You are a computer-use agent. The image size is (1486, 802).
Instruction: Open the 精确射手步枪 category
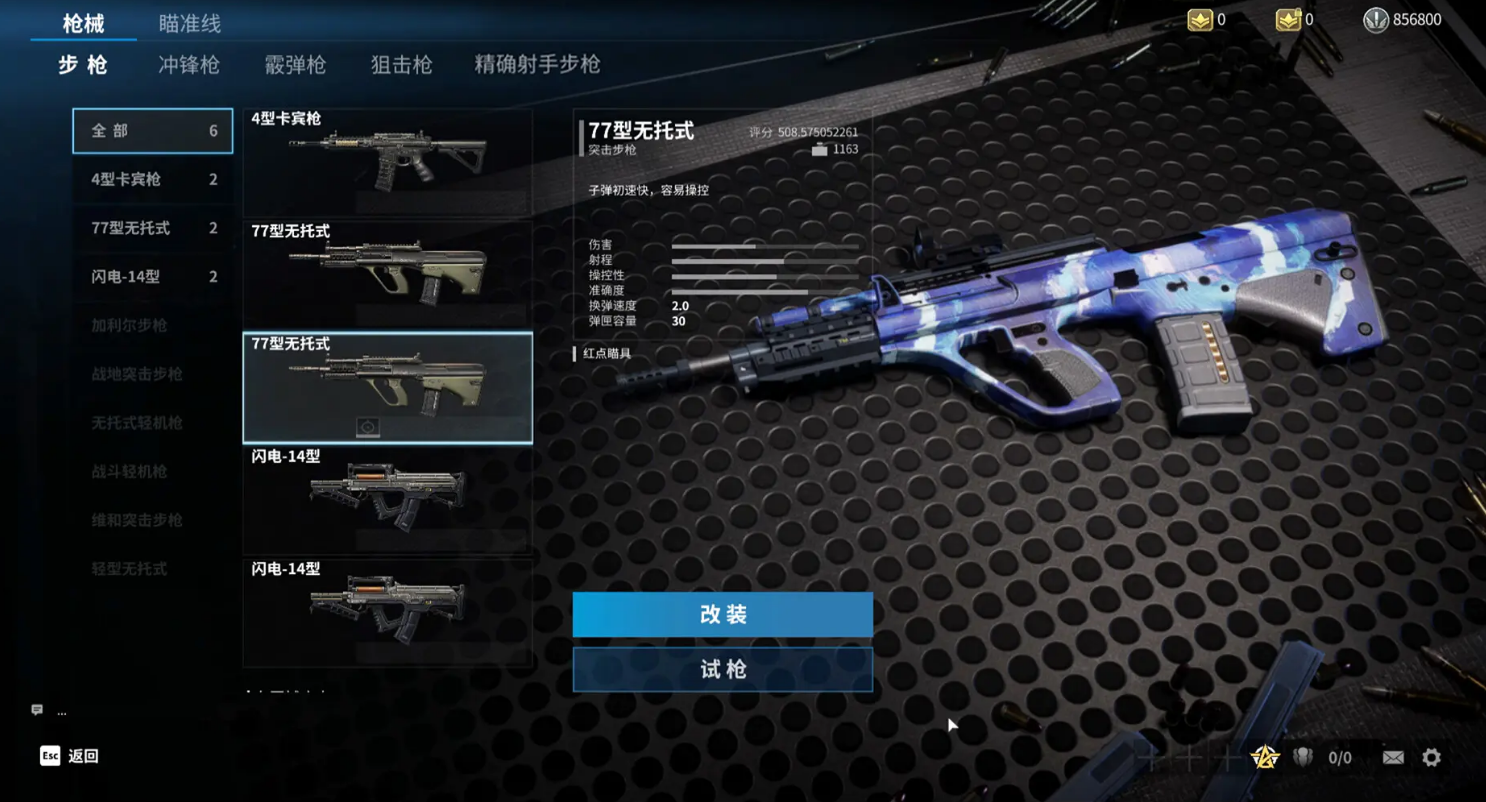537,65
